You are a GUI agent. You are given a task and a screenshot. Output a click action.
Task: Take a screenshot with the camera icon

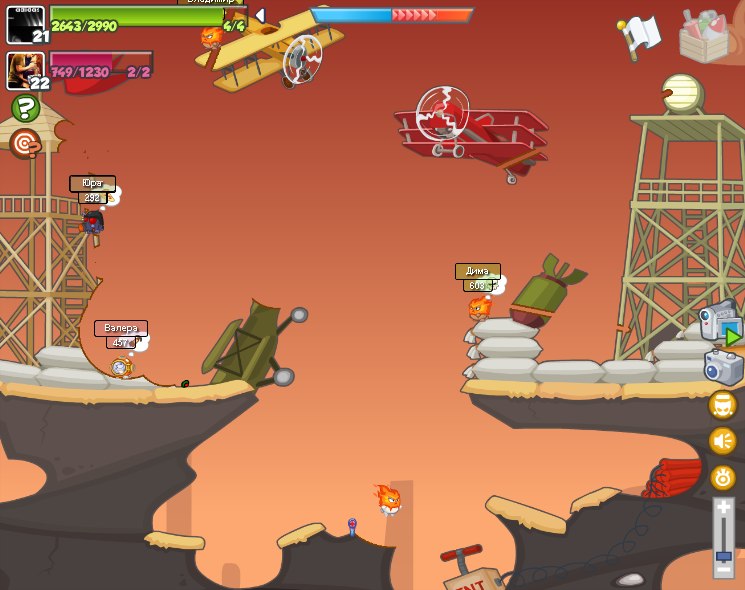(x=723, y=367)
